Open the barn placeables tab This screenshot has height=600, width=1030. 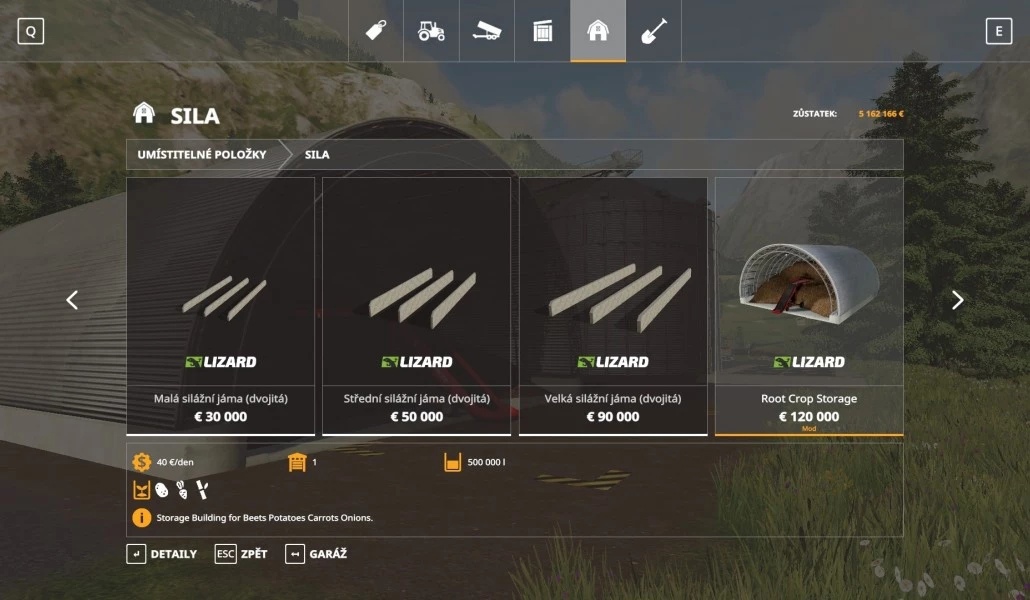[x=598, y=31]
